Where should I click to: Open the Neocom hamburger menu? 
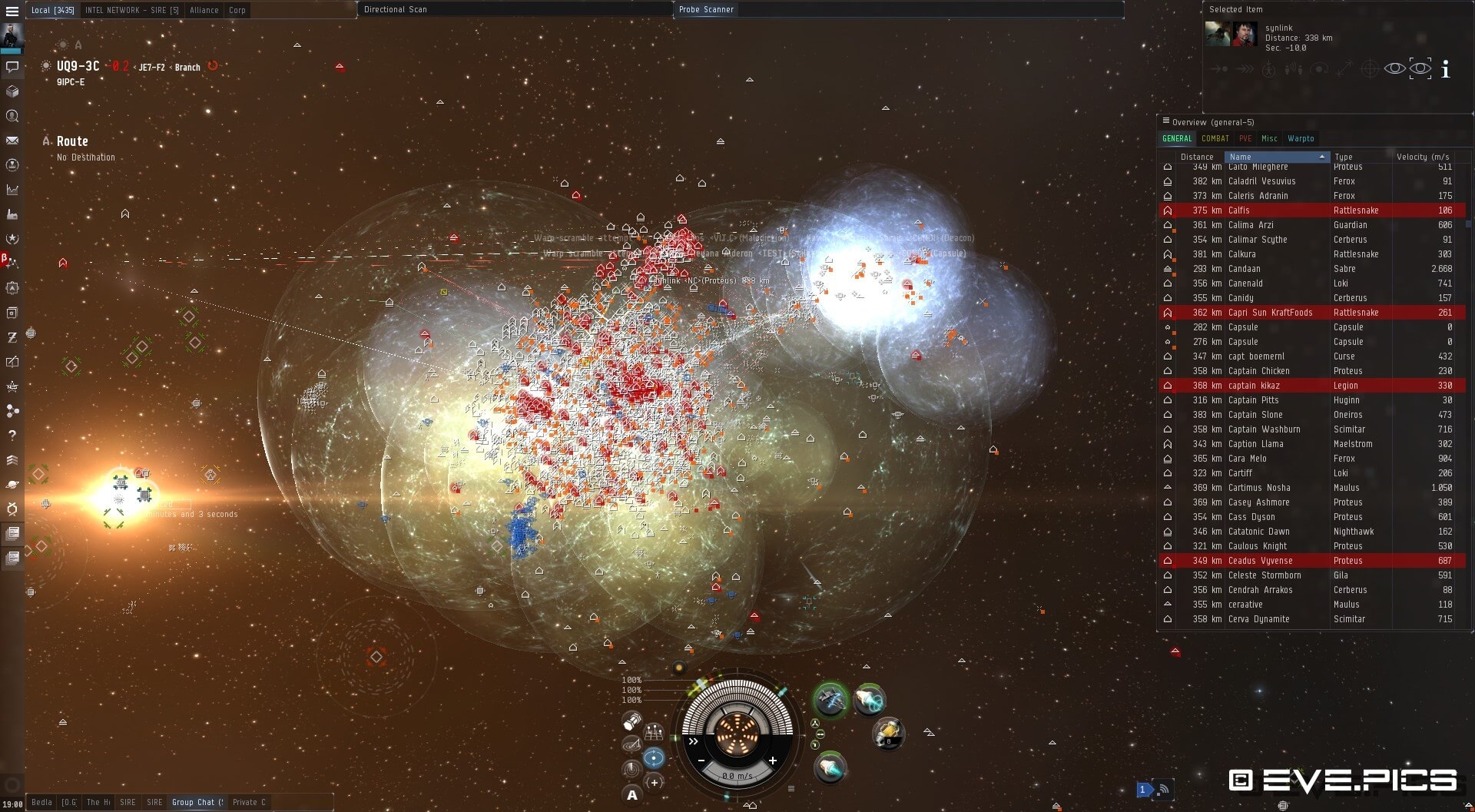click(x=12, y=12)
